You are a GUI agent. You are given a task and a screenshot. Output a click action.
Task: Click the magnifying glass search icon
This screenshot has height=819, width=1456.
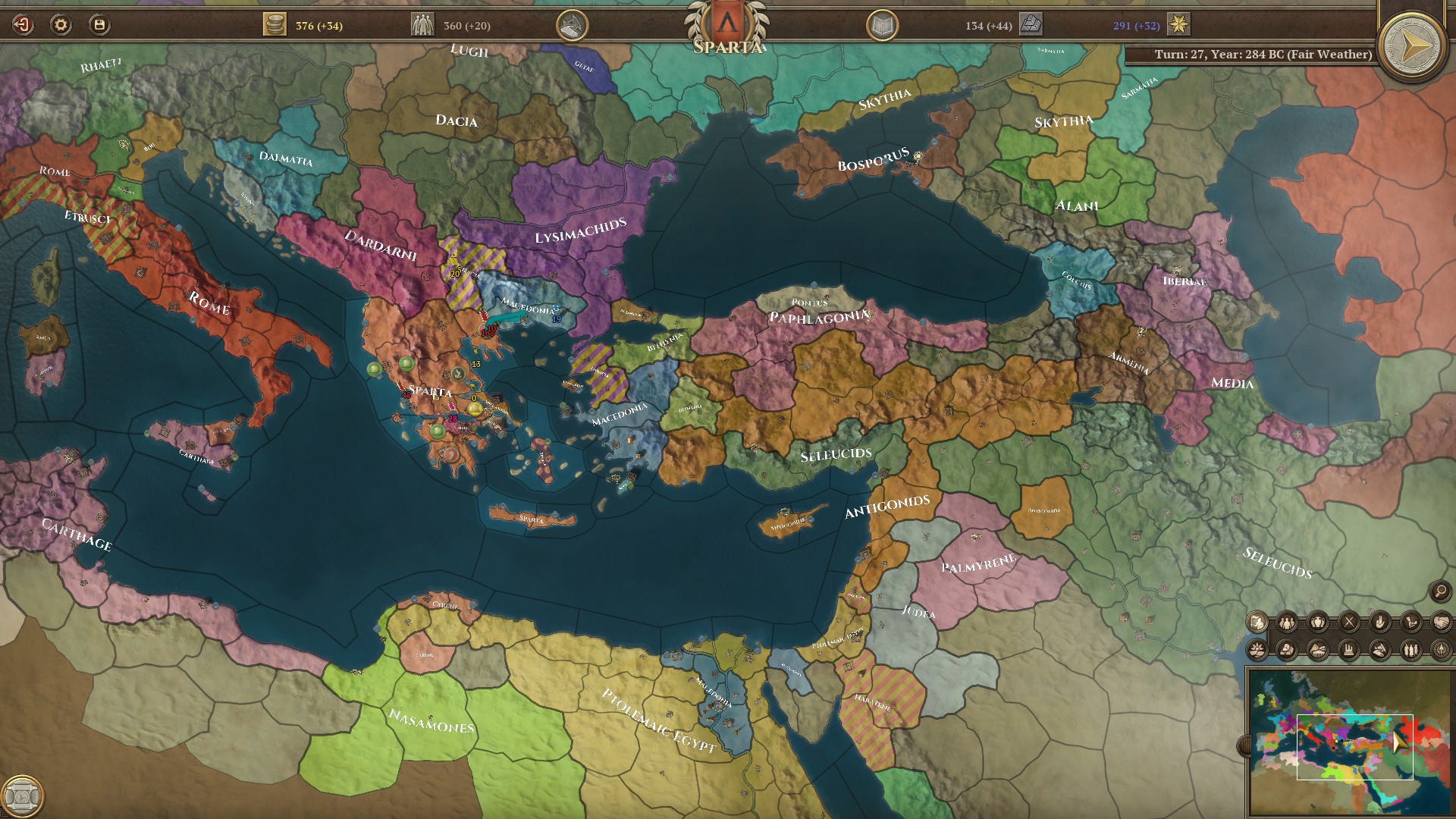1439,590
